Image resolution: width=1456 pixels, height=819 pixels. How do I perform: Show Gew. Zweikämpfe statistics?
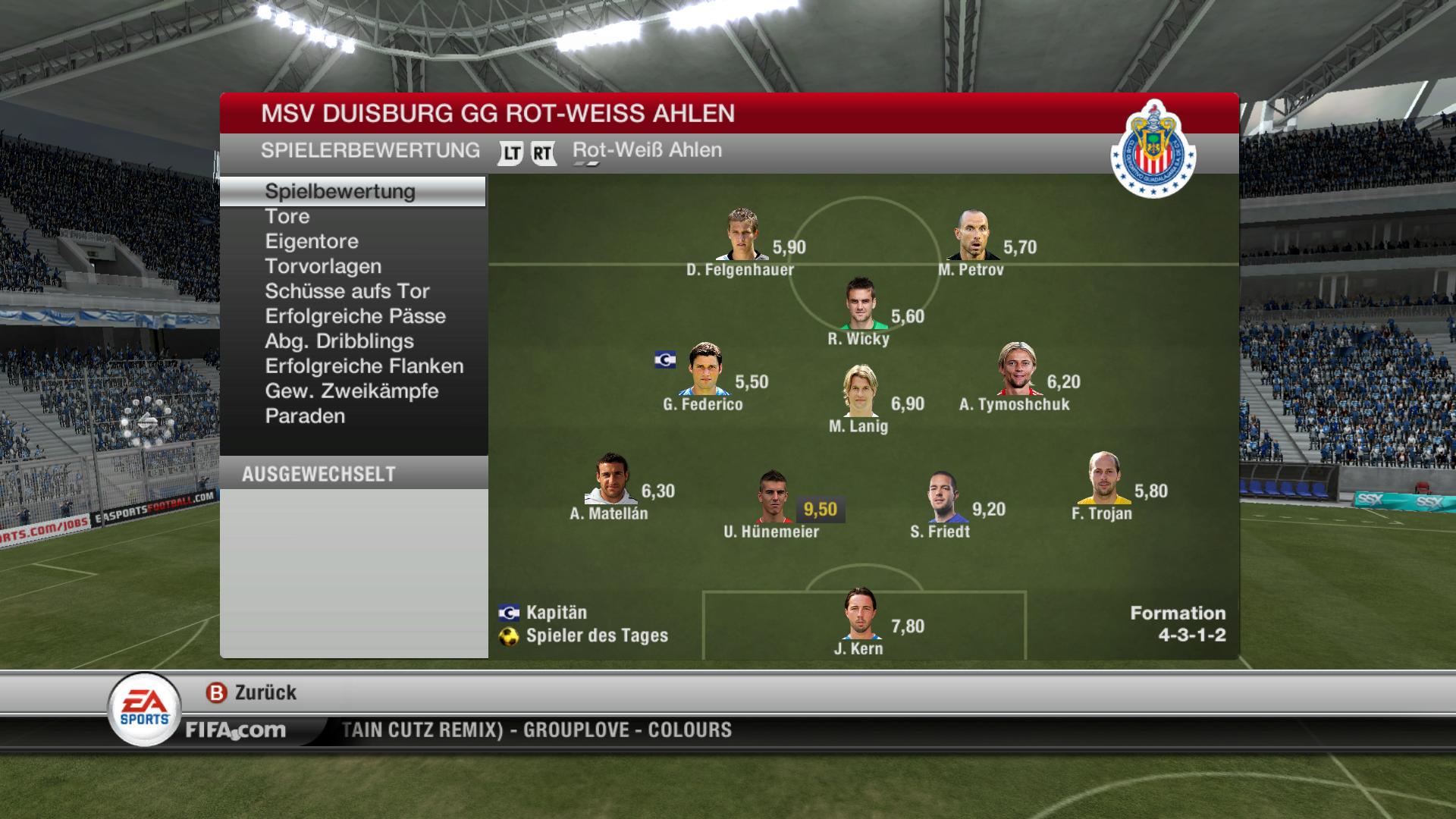[x=352, y=392]
